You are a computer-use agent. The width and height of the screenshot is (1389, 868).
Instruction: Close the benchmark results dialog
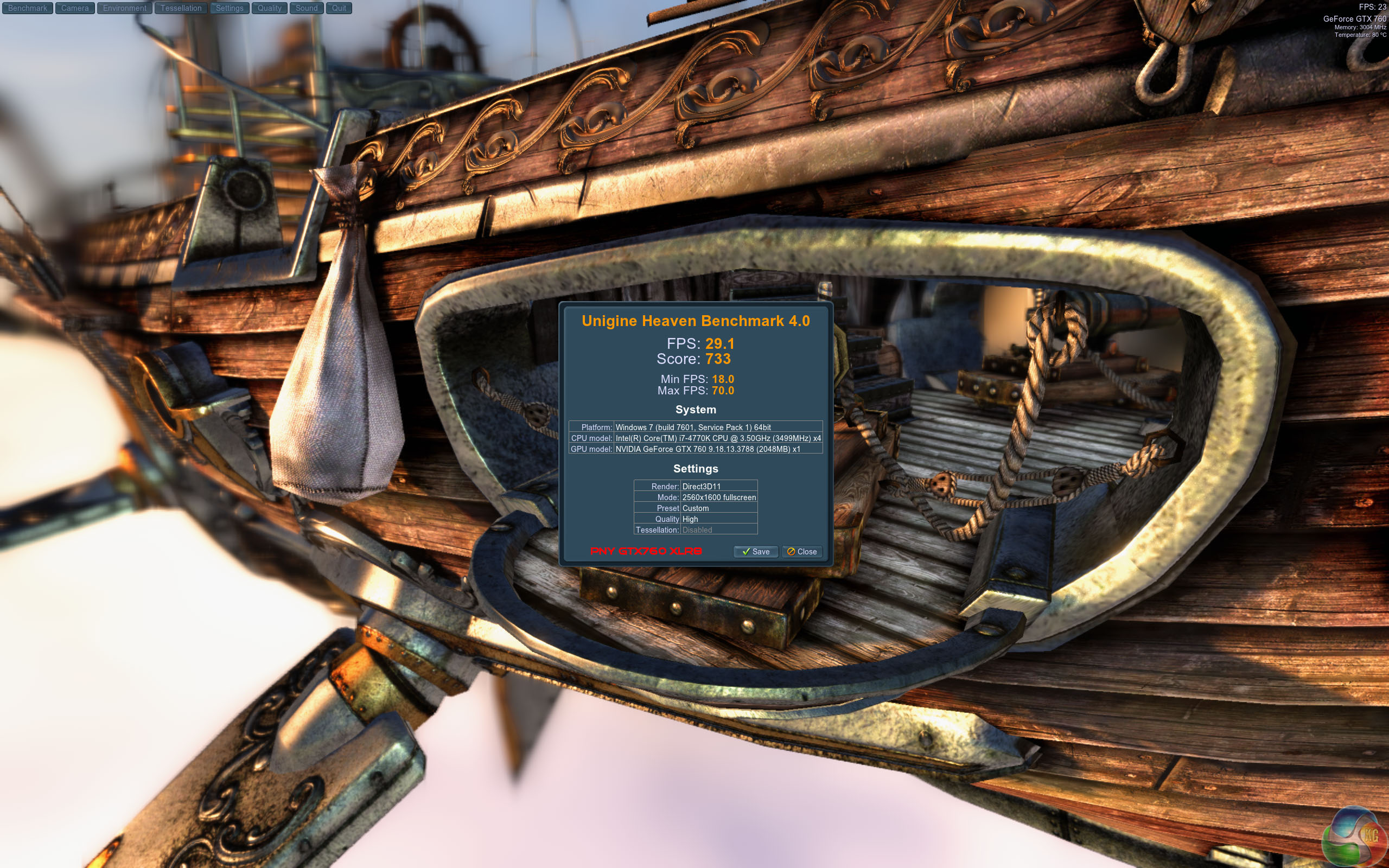[x=802, y=552]
